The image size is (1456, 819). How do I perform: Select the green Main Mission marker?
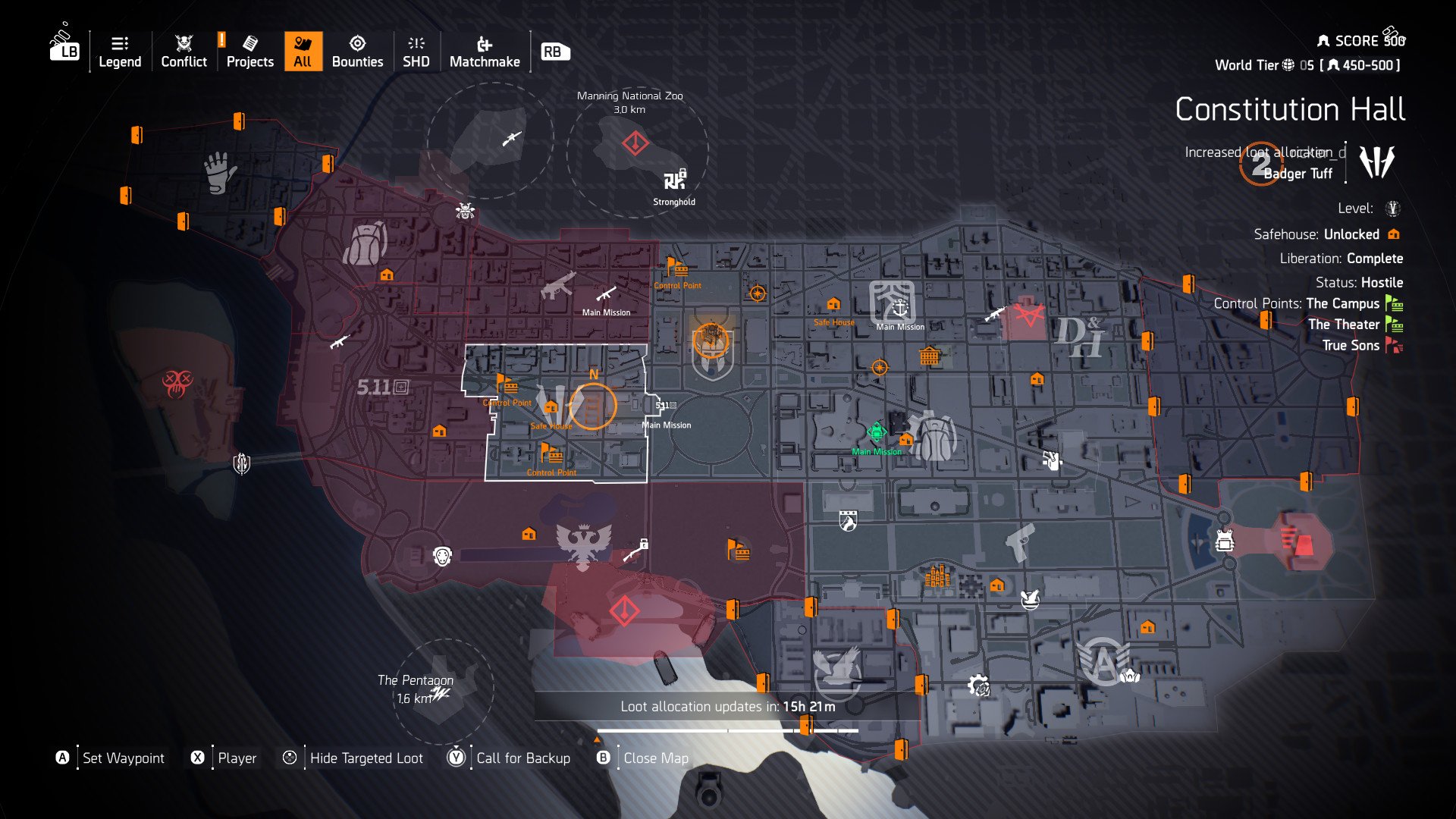pyautogui.click(x=877, y=432)
